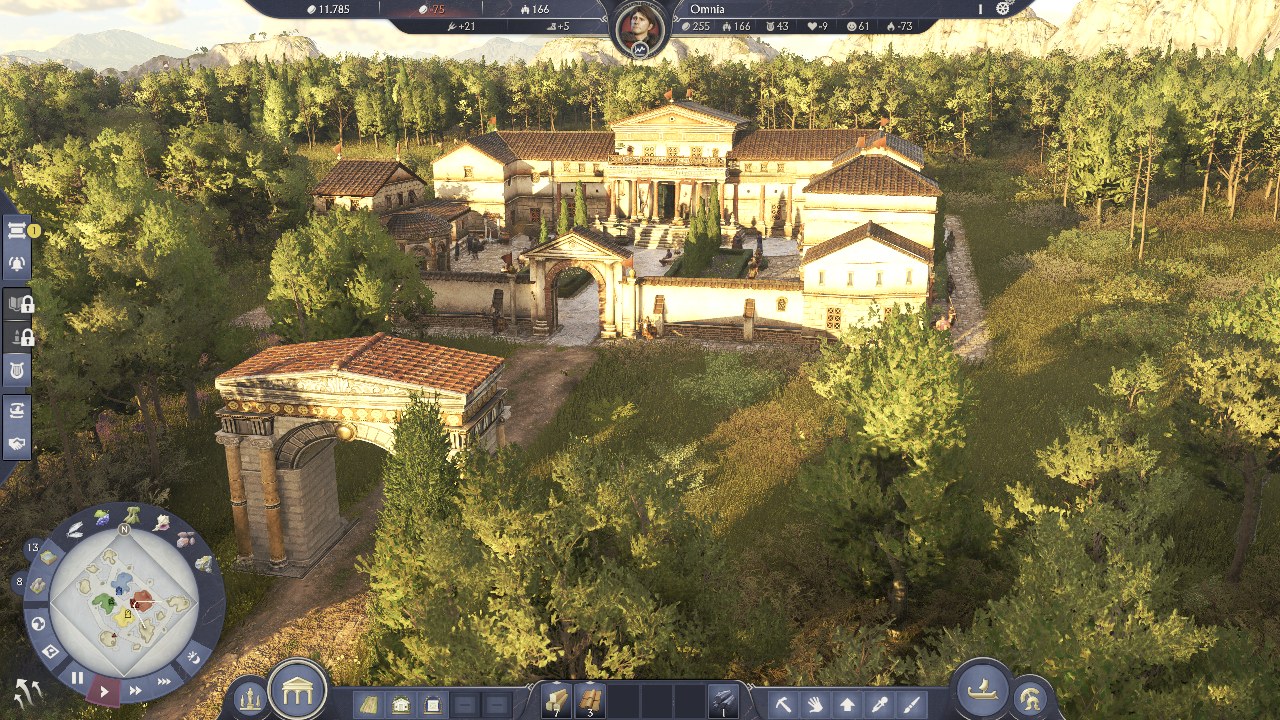Screen dimensions: 1280x720
Task: Open the temple building menu
Action: [297, 689]
